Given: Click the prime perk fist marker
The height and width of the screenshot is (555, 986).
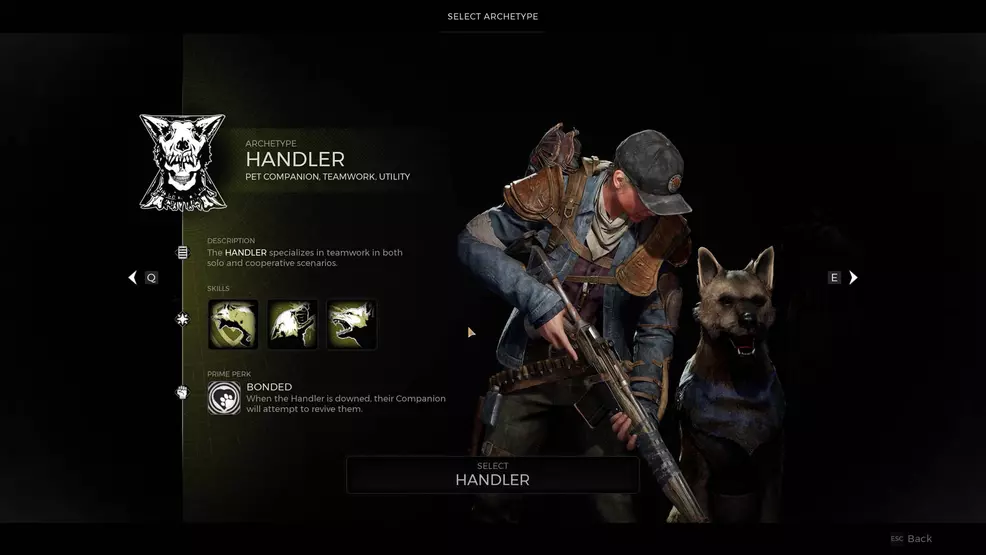Looking at the screenshot, I should click(182, 392).
